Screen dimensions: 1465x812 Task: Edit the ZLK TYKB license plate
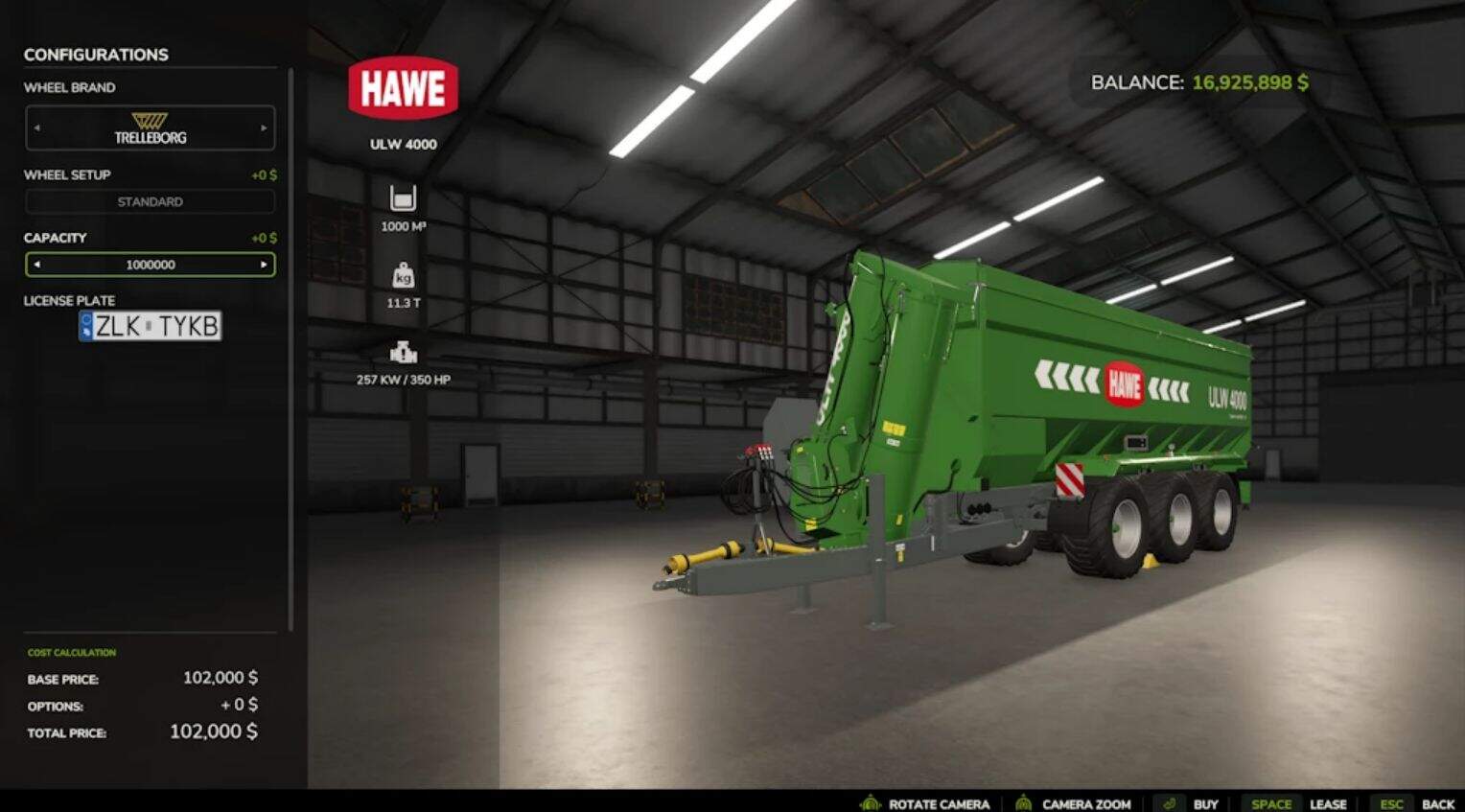[151, 326]
